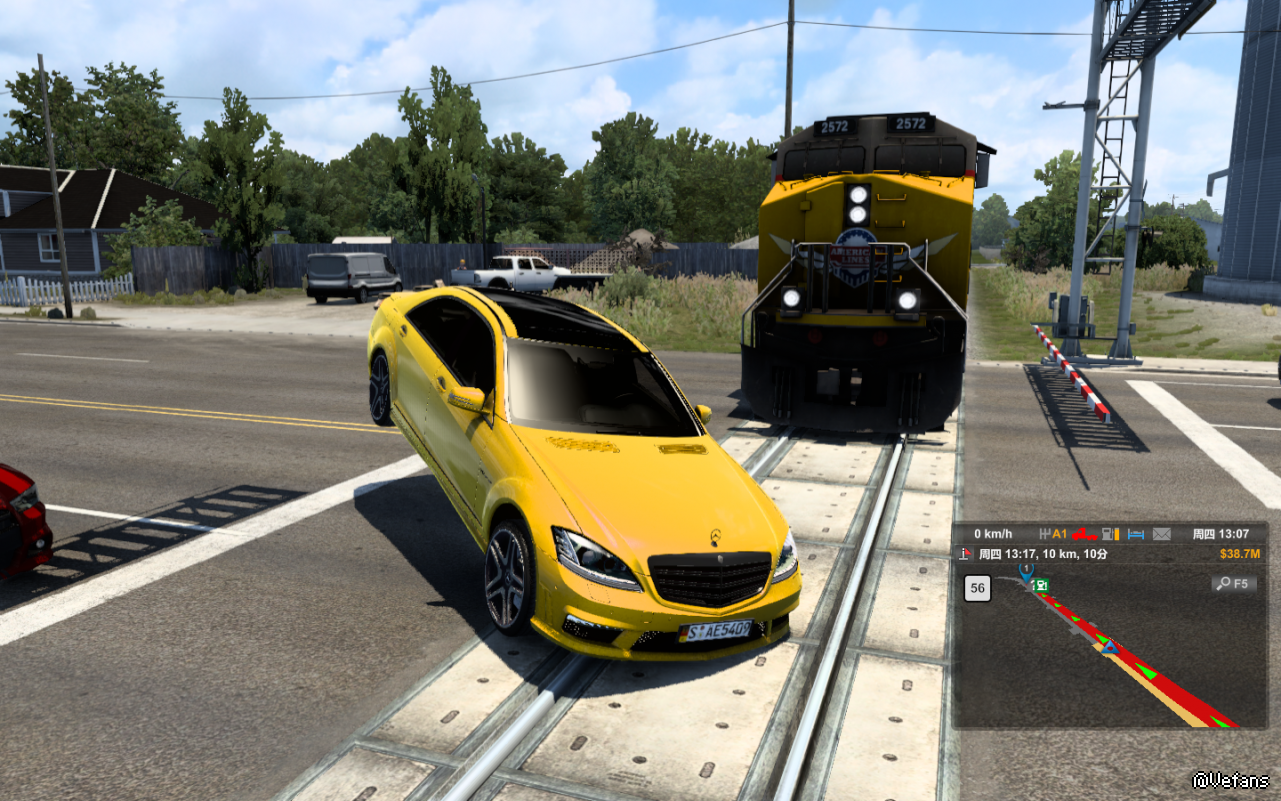Open the mail envelope icon

point(1161,534)
